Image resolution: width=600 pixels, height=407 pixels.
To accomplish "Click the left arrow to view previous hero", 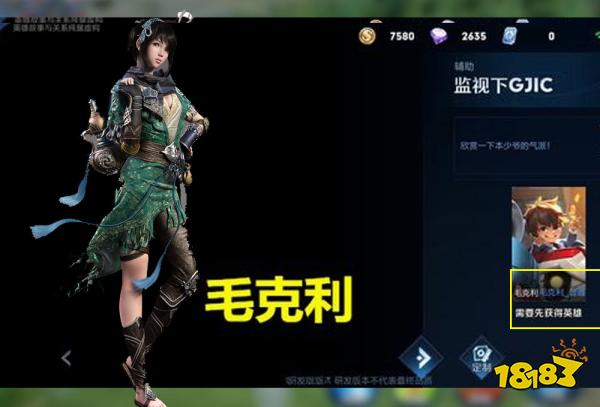I will [66, 357].
